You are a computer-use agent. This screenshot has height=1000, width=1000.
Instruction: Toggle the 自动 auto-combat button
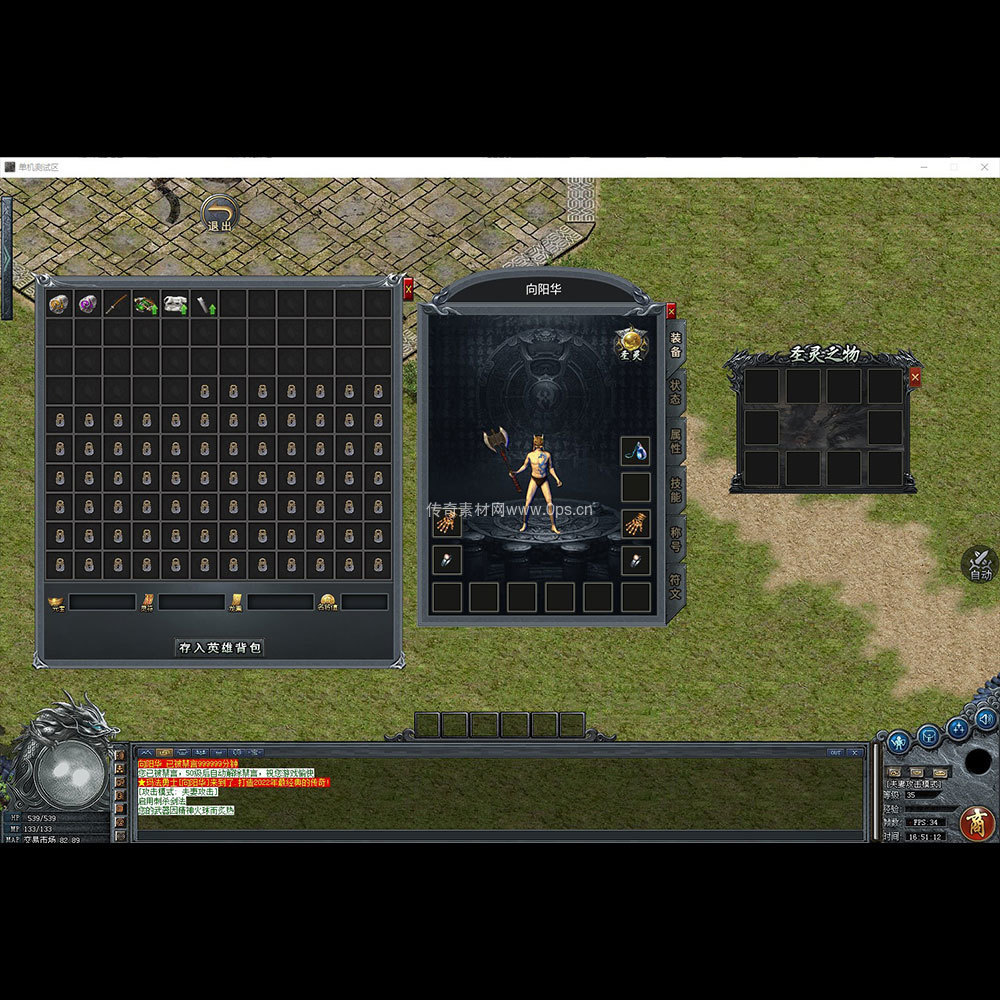[x=980, y=563]
